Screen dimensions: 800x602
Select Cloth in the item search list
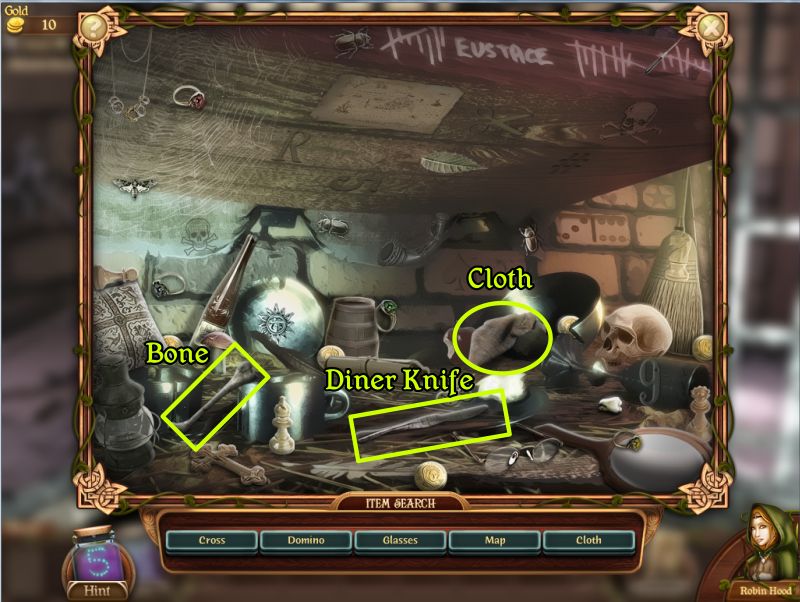(x=588, y=541)
